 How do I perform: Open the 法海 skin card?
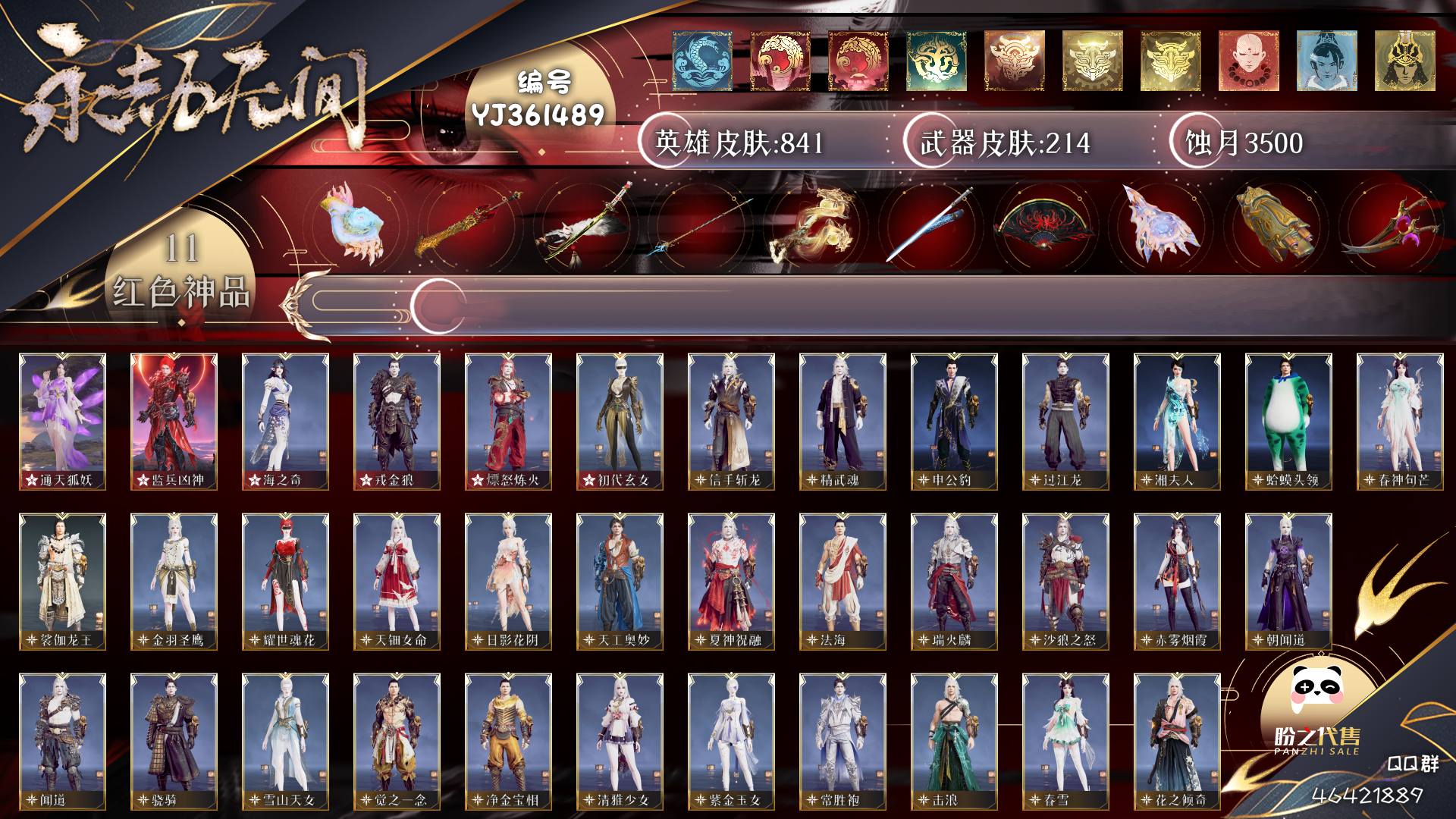pyautogui.click(x=843, y=581)
